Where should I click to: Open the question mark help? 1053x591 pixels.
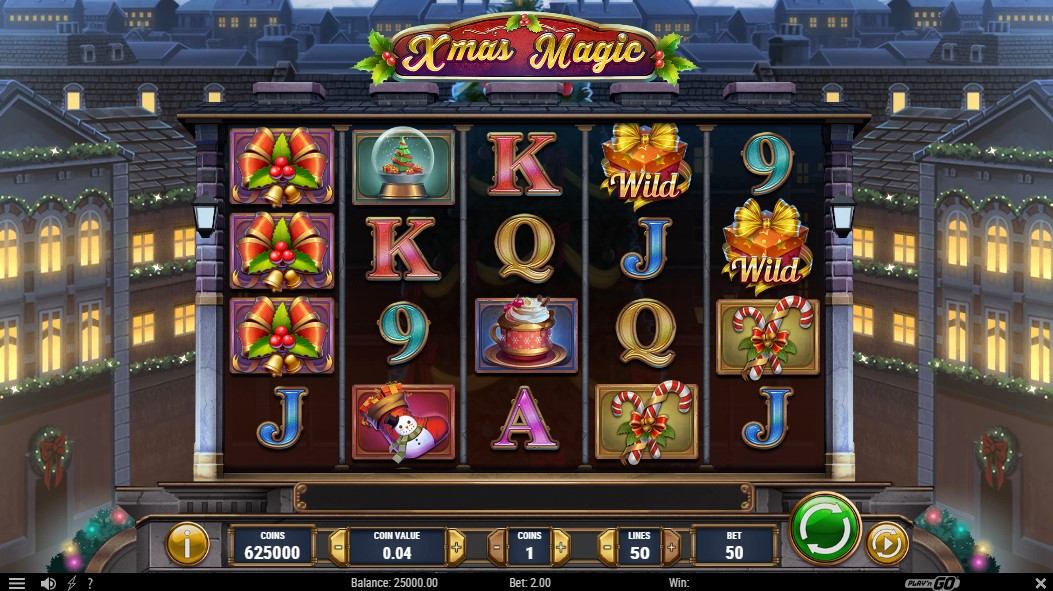coord(90,582)
